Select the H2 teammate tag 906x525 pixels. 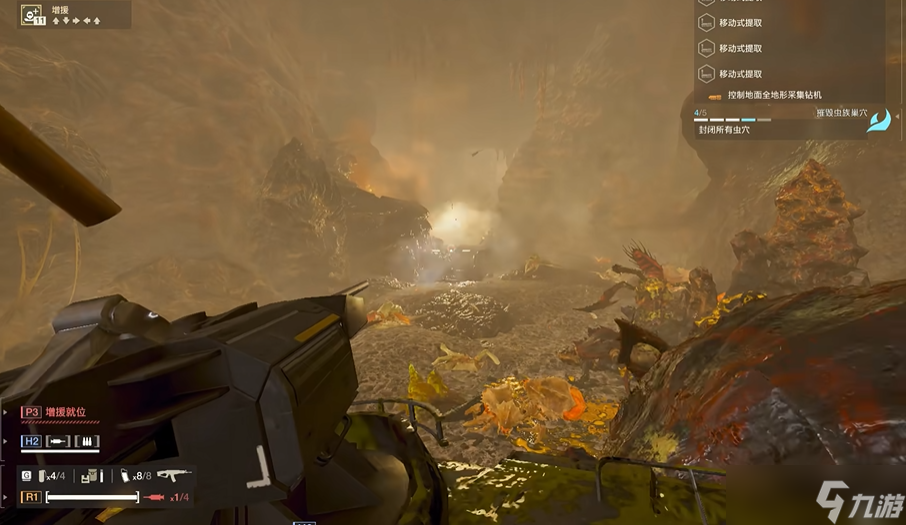click(x=32, y=441)
